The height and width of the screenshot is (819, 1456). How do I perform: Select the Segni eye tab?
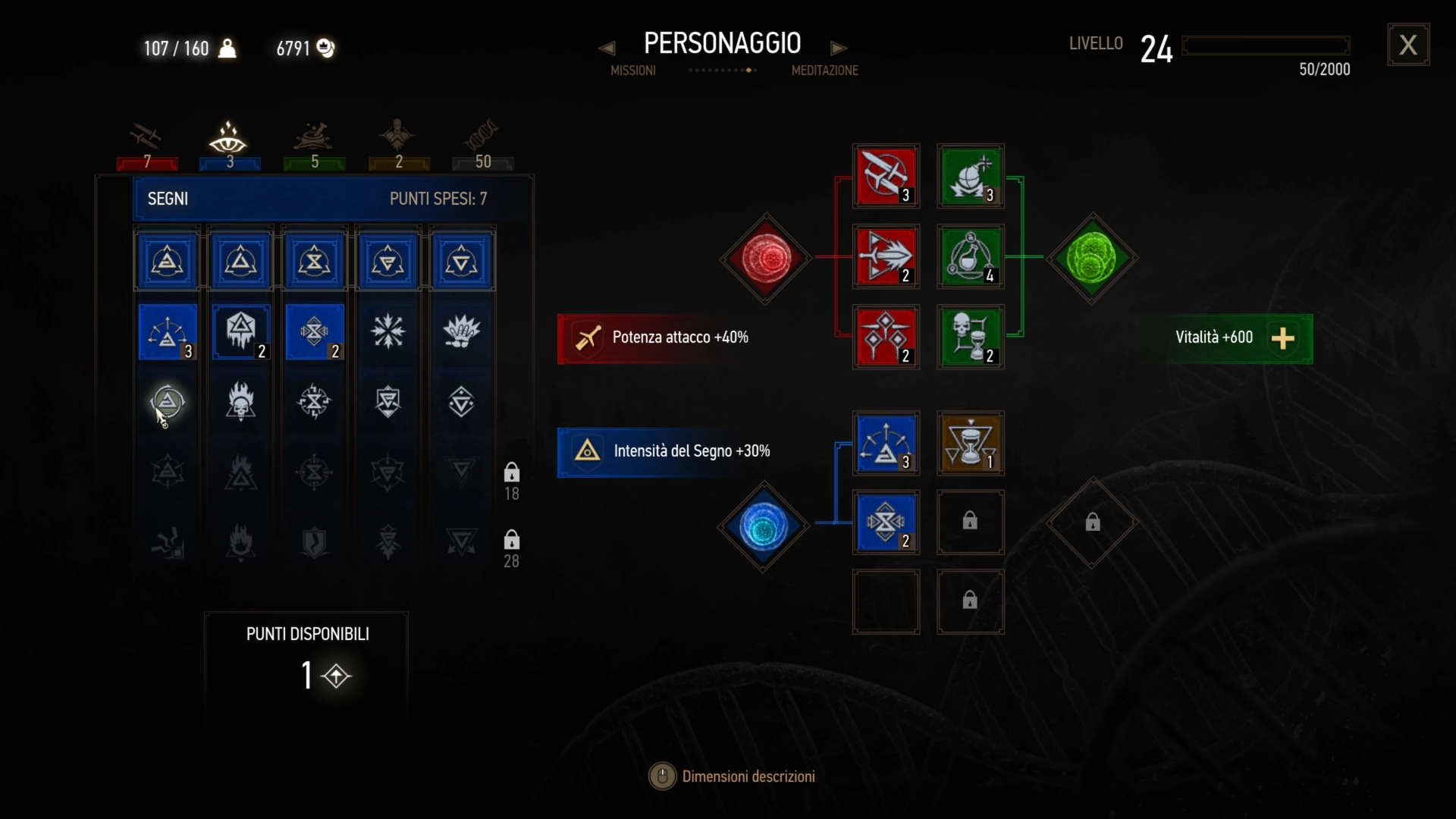229,146
